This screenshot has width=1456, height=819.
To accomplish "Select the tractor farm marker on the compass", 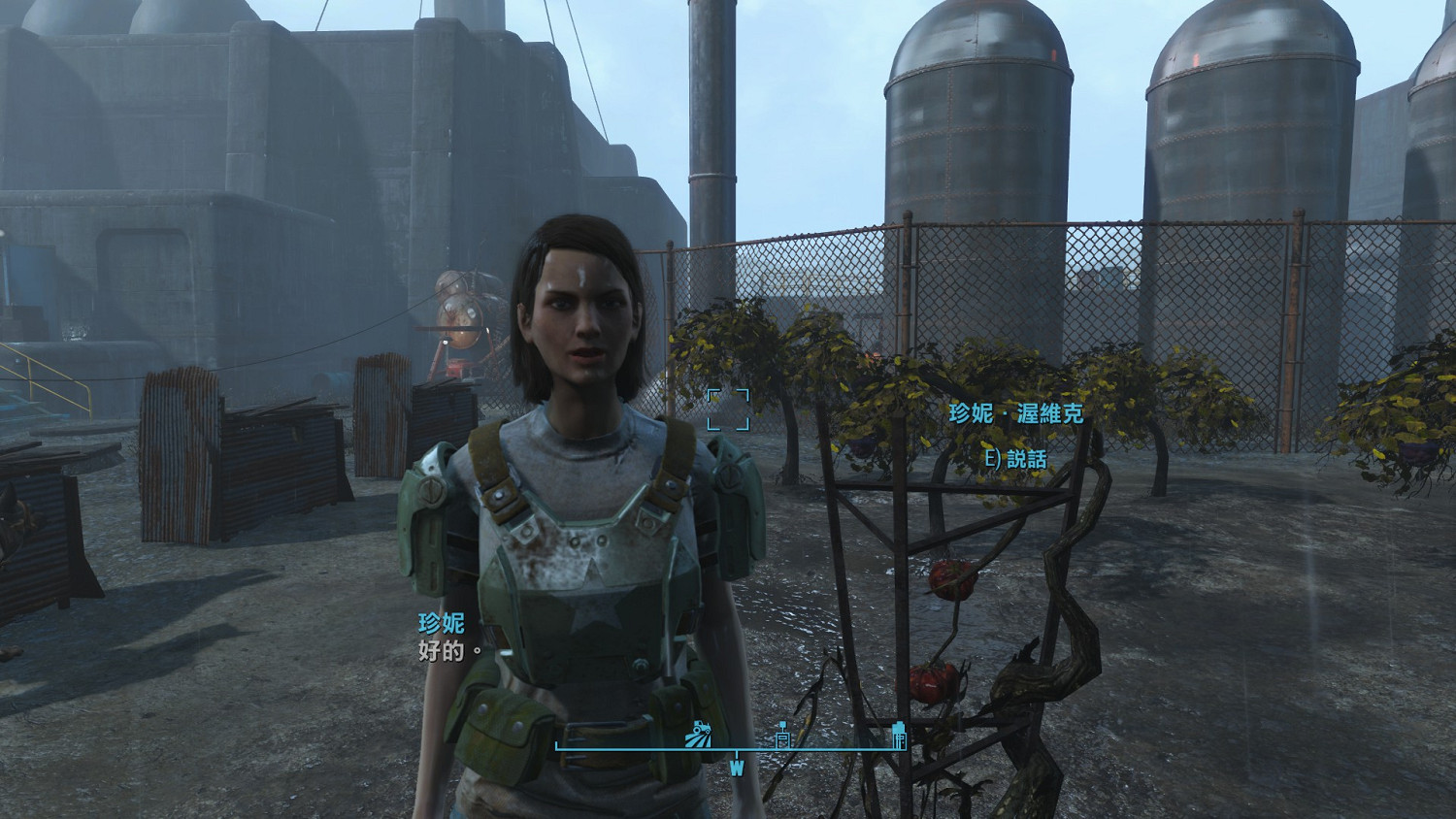I will [x=699, y=735].
